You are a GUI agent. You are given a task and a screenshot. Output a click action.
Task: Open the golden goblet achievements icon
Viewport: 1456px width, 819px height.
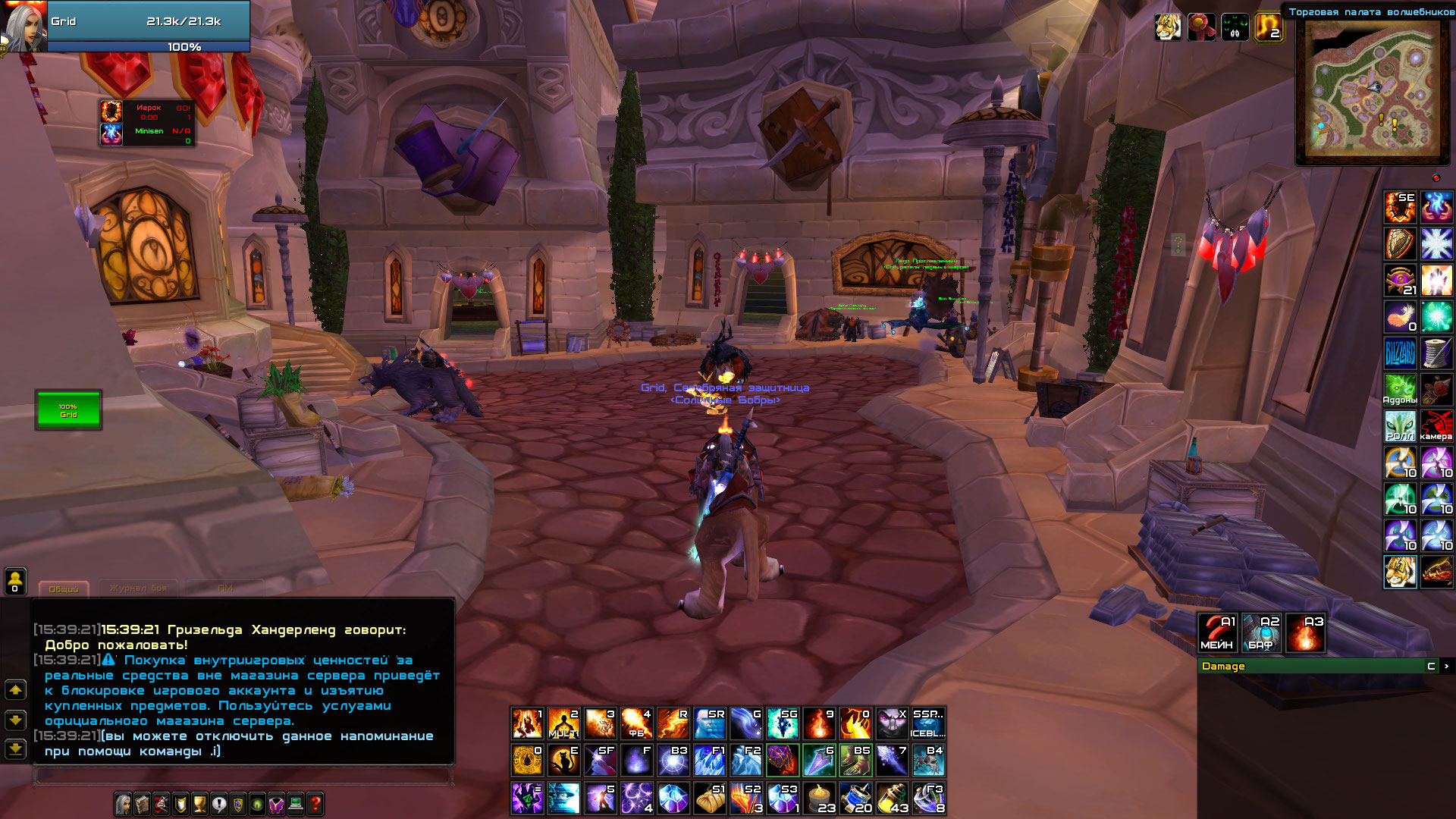pyautogui.click(x=199, y=805)
